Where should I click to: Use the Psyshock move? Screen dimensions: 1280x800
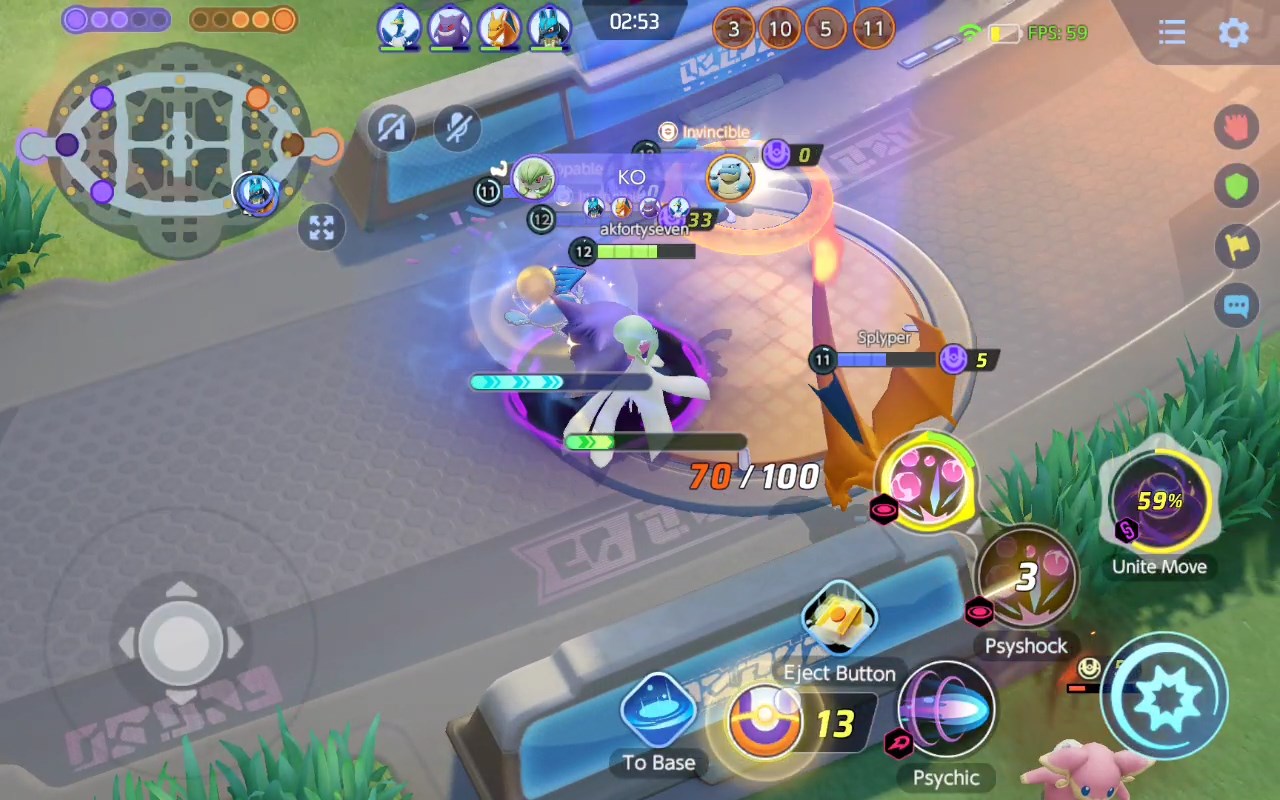click(x=1027, y=579)
